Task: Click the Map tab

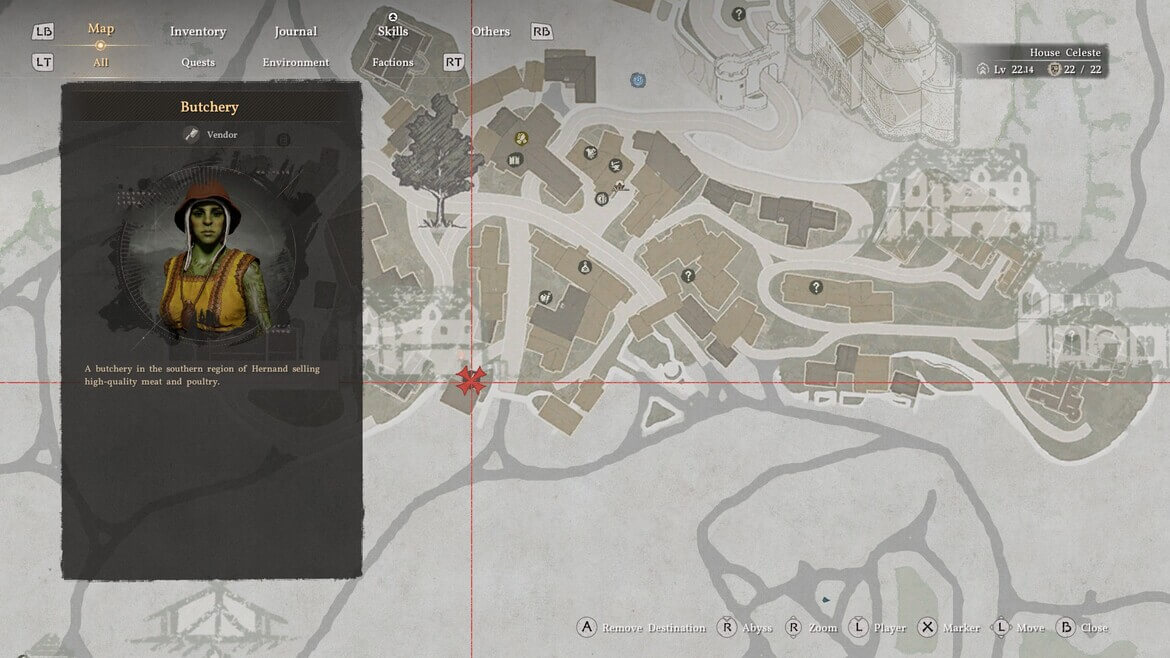Action: click(x=100, y=29)
